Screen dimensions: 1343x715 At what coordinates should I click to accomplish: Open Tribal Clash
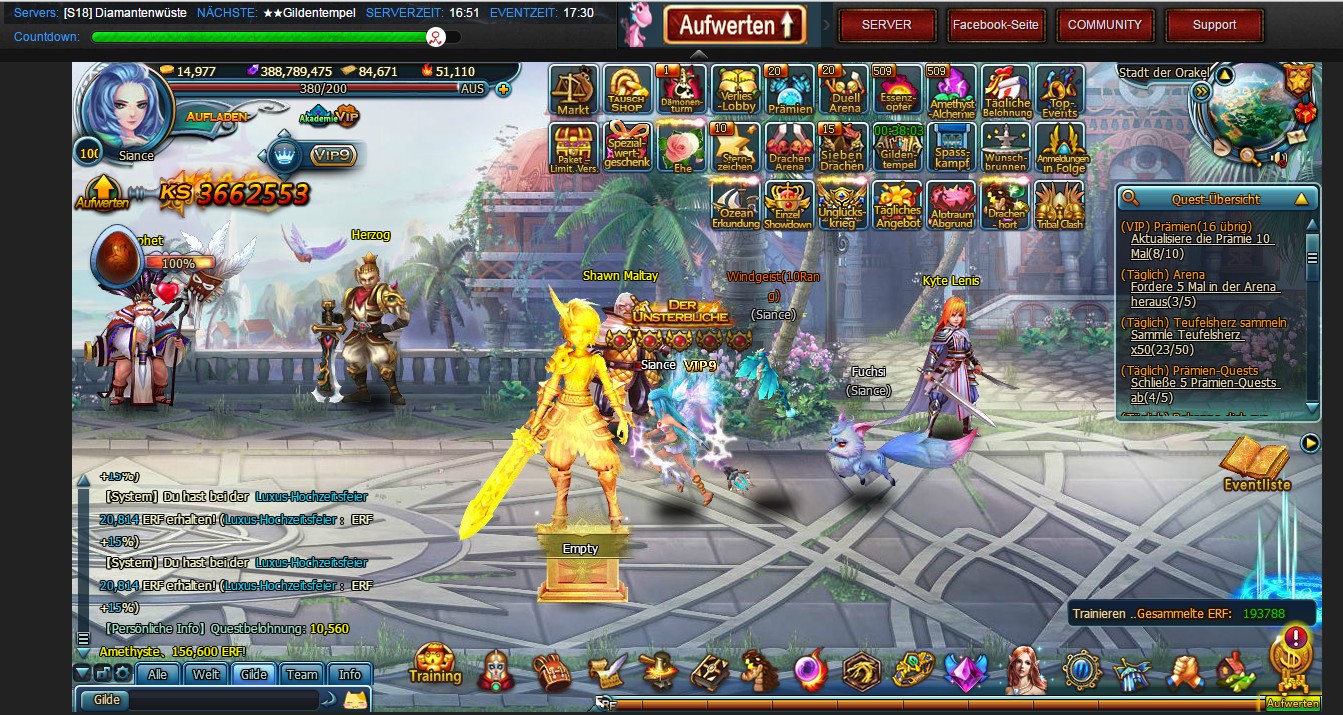pos(1059,205)
